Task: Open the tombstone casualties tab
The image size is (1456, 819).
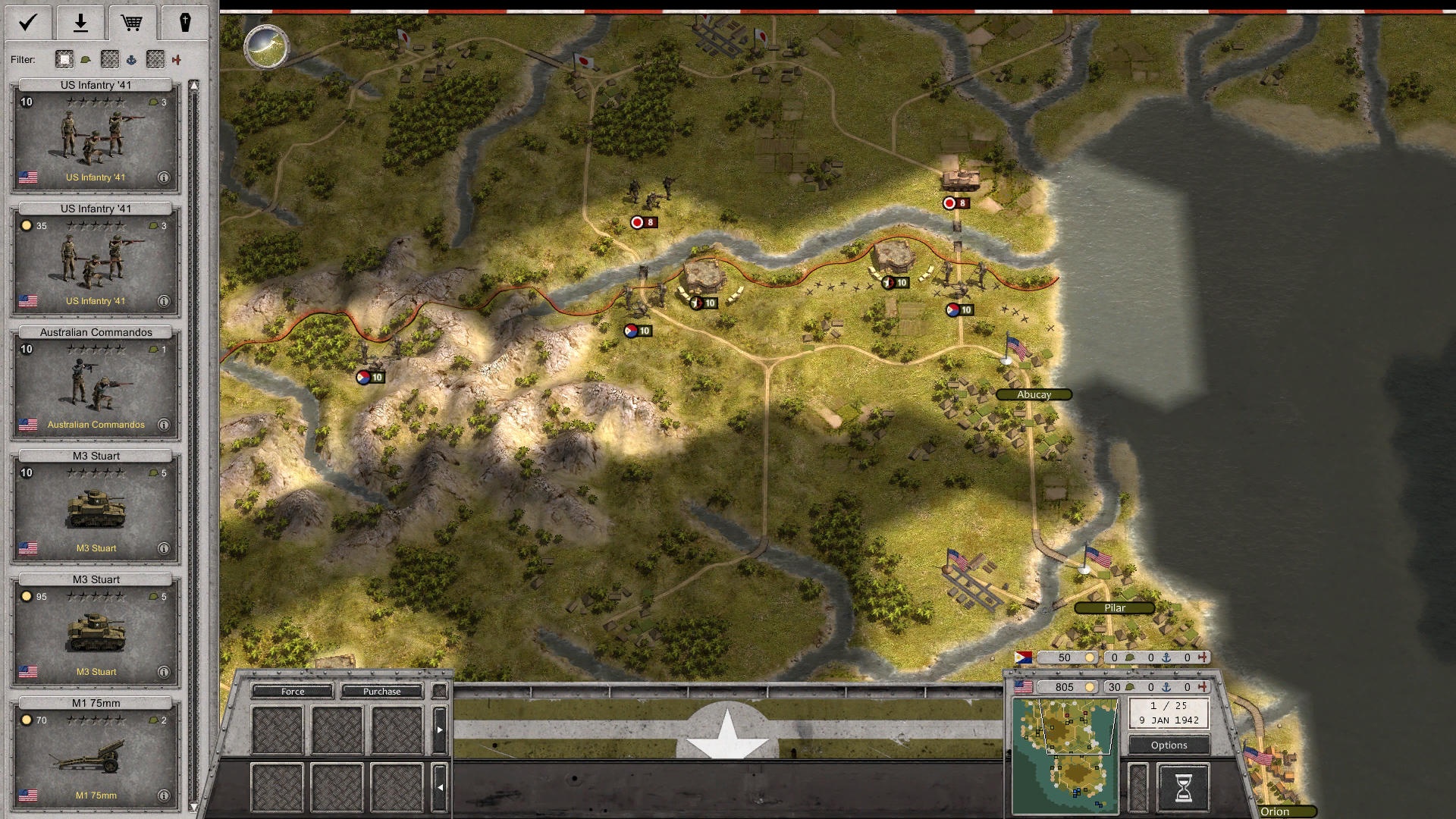Action: point(184,23)
